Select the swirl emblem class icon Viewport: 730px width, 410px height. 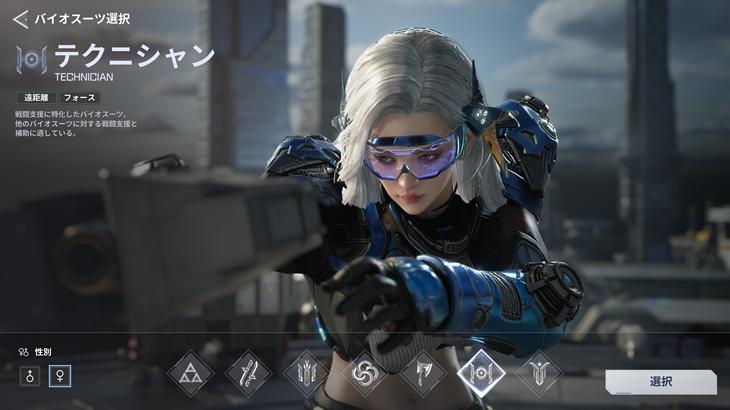click(364, 374)
